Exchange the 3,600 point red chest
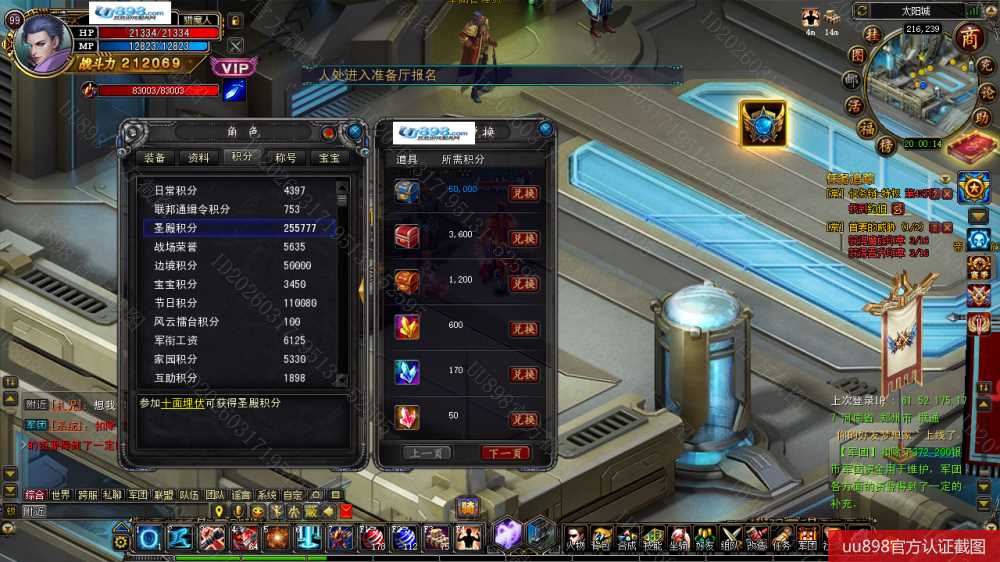This screenshot has height=562, width=1000. 524,239
